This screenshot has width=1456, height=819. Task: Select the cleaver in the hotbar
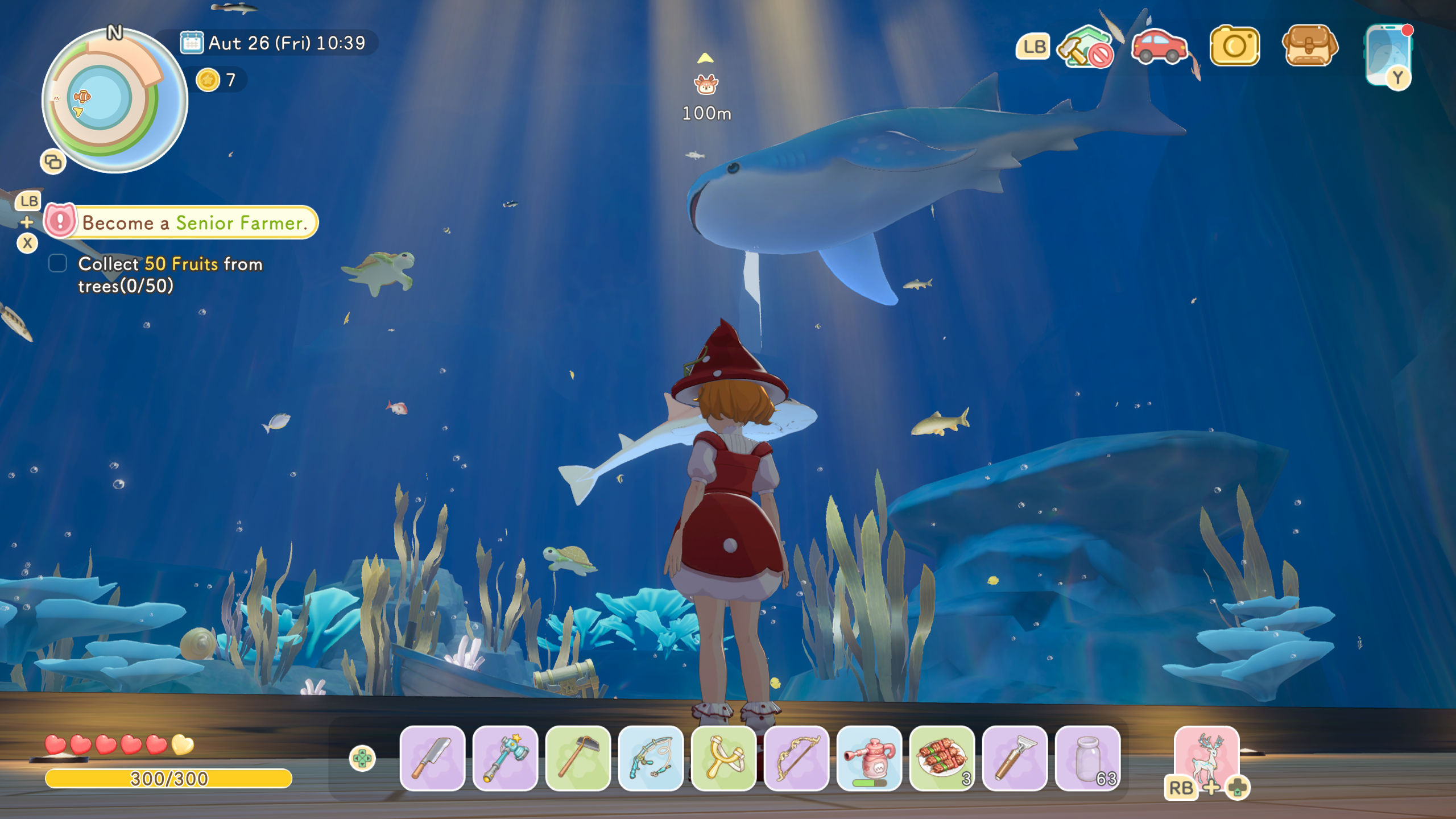point(432,759)
